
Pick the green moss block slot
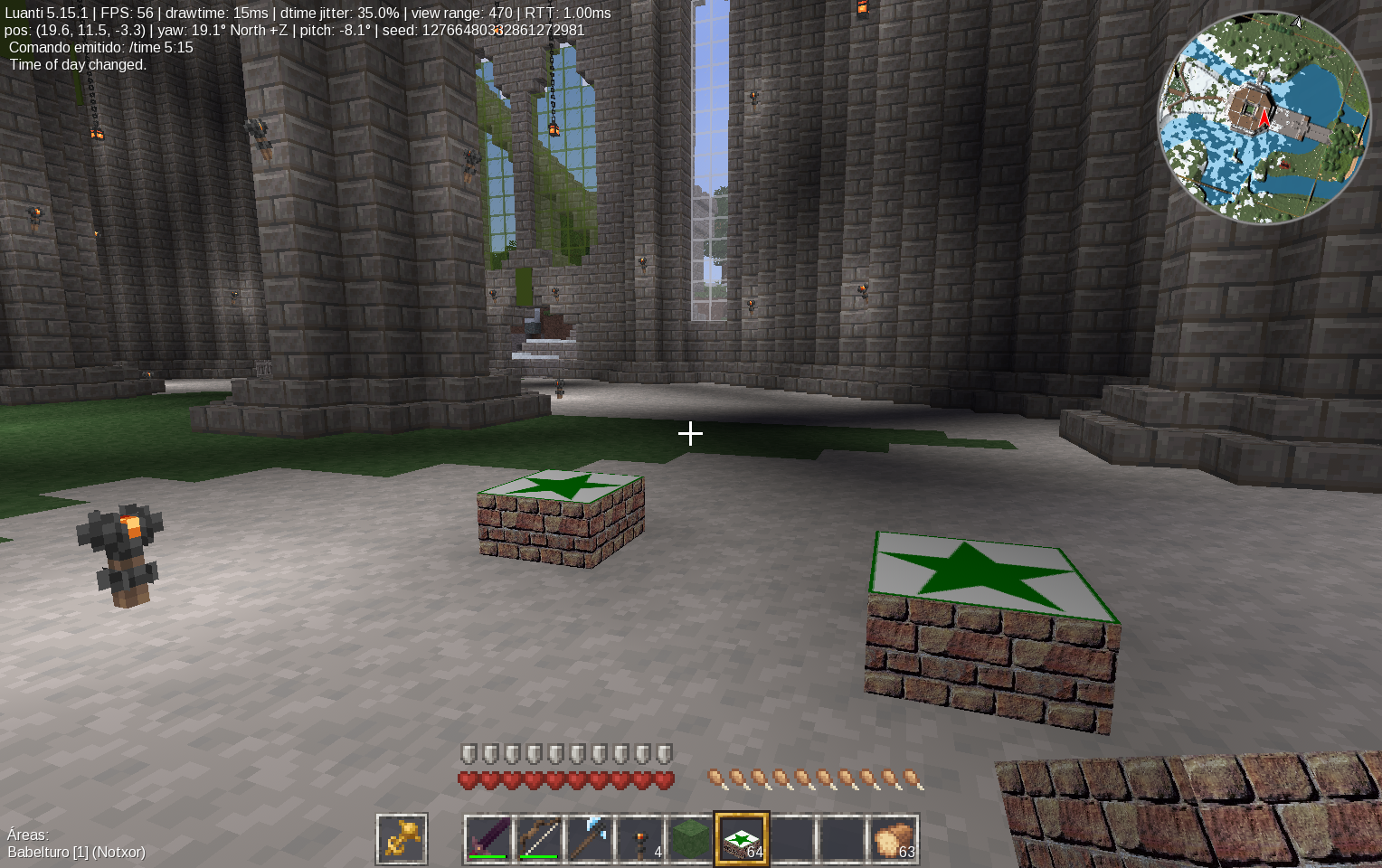(x=691, y=839)
